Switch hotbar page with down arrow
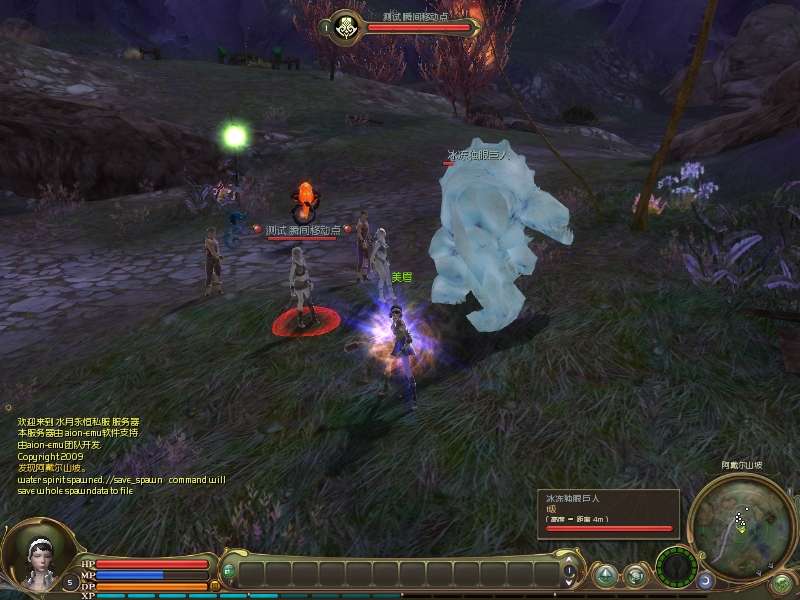 click(x=569, y=582)
